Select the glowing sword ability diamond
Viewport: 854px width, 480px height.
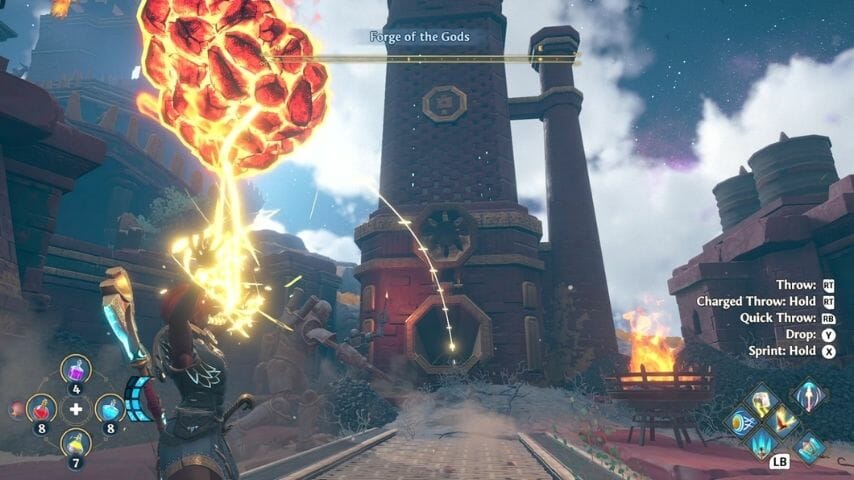(x=809, y=394)
